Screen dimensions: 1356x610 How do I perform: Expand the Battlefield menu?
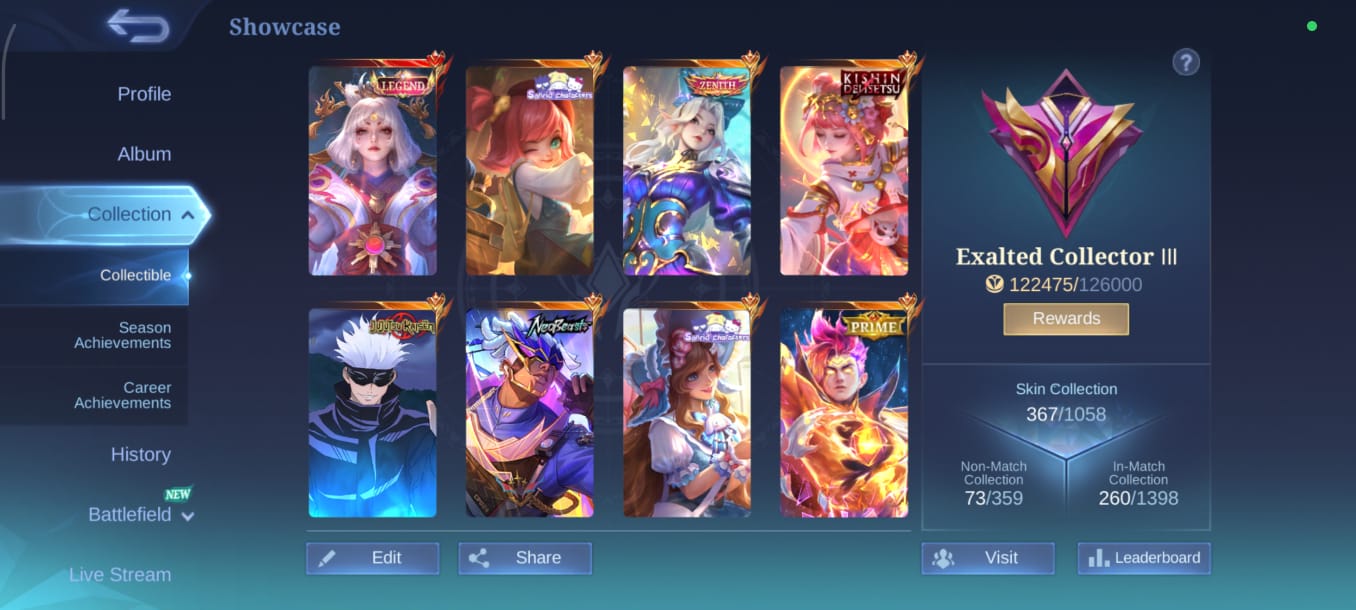click(x=187, y=516)
